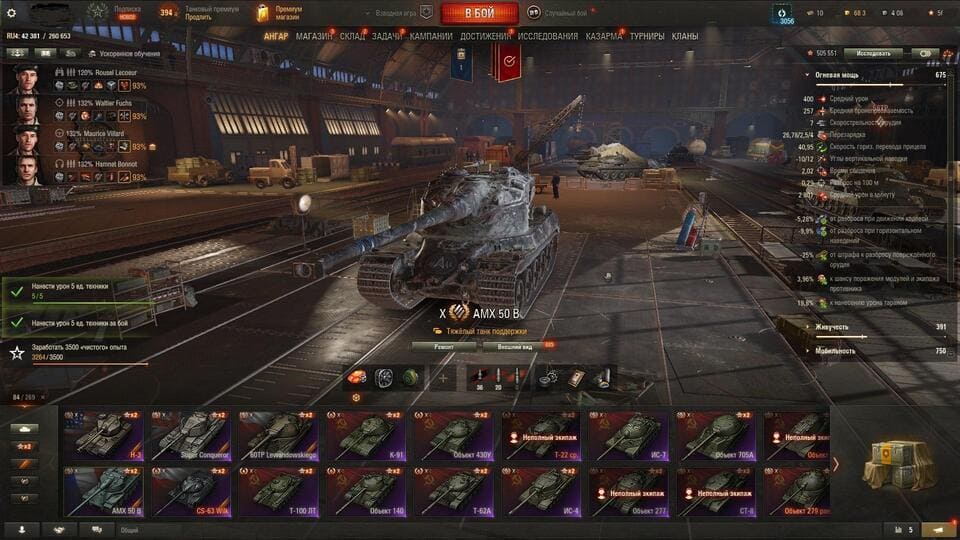Screen dimensions: 960x540
Task: Open the Внешний вид customization
Action: (x=513, y=347)
